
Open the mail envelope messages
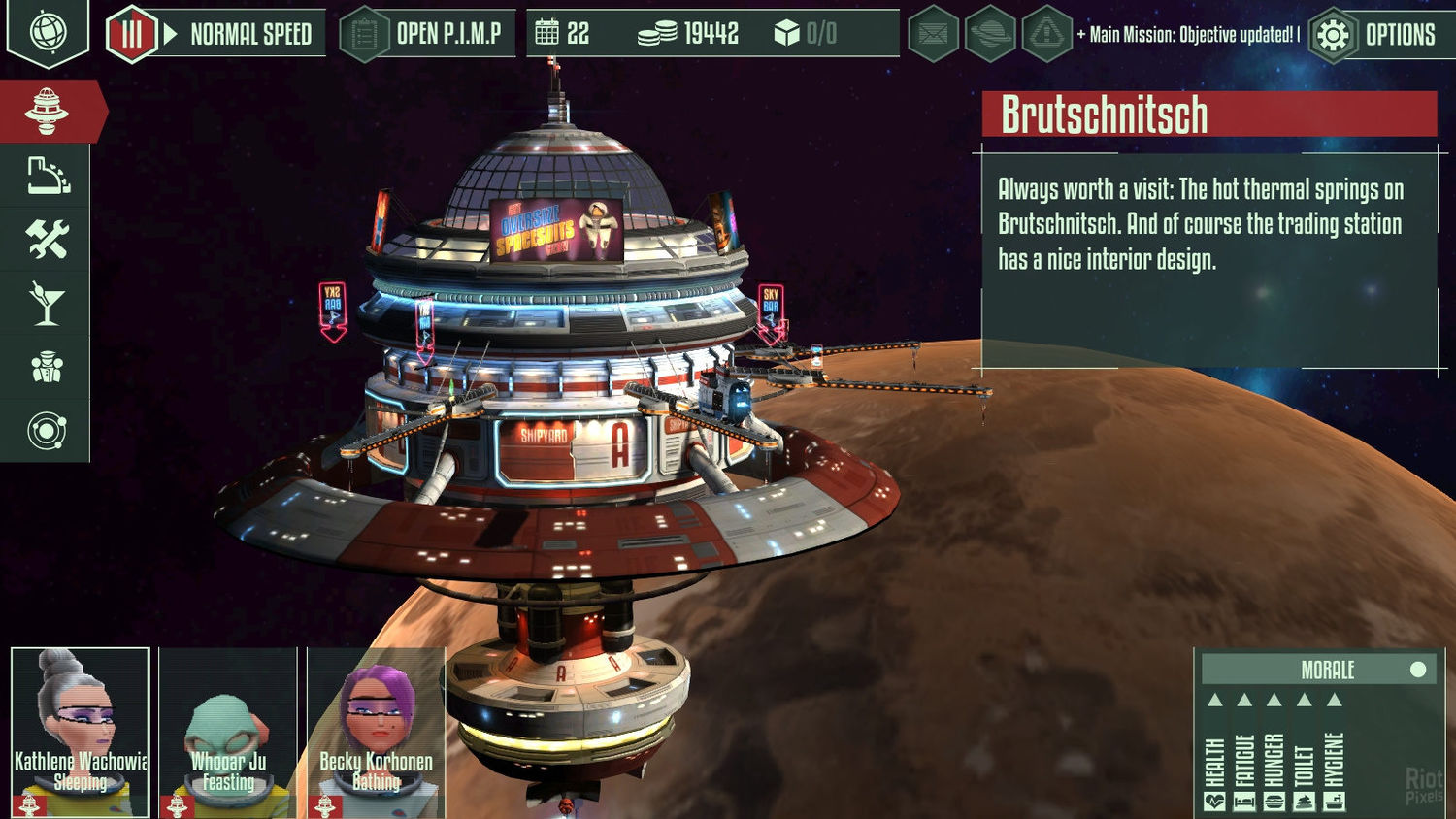(933, 36)
